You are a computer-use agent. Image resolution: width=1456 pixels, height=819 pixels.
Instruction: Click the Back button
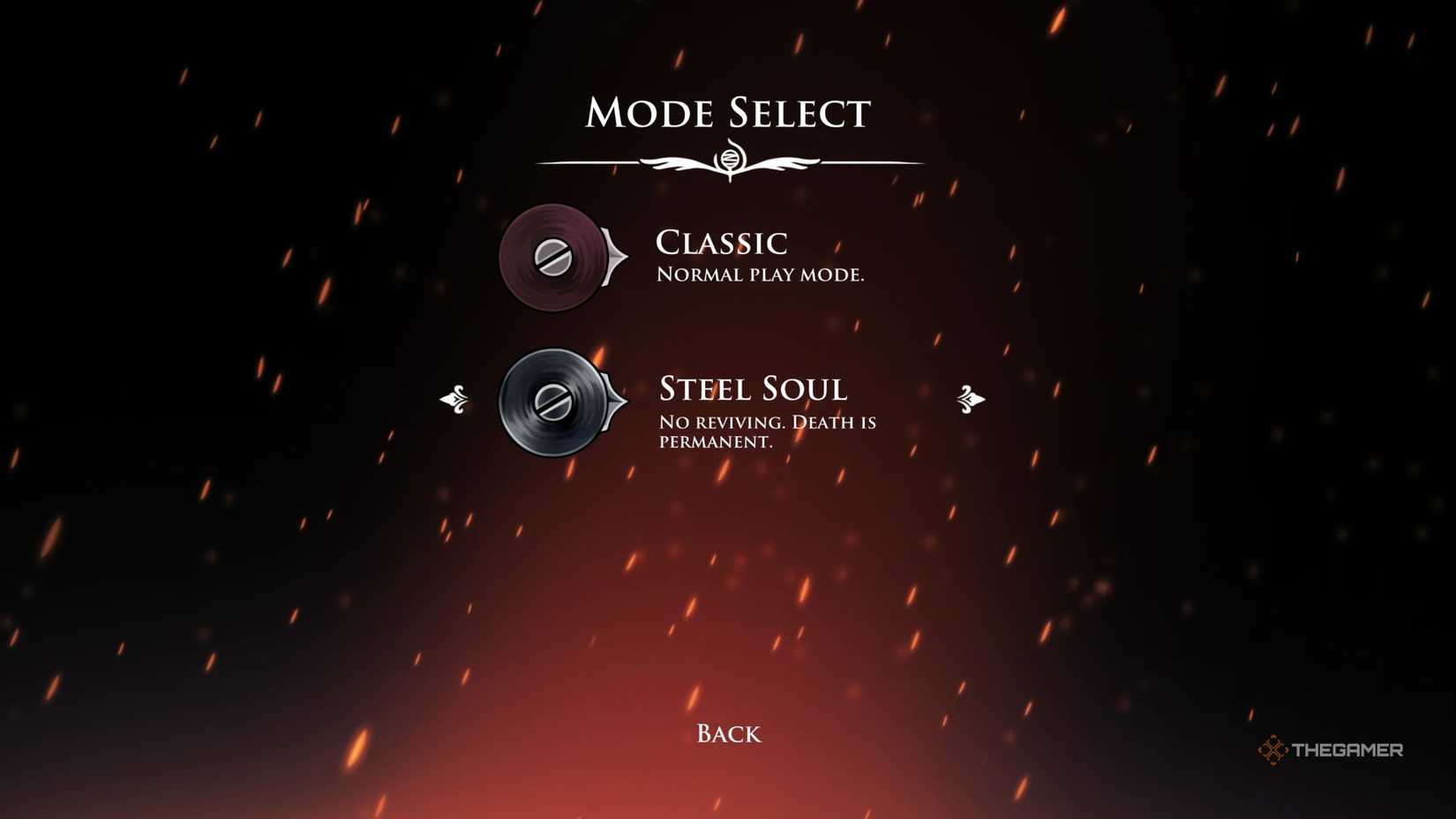click(x=728, y=733)
